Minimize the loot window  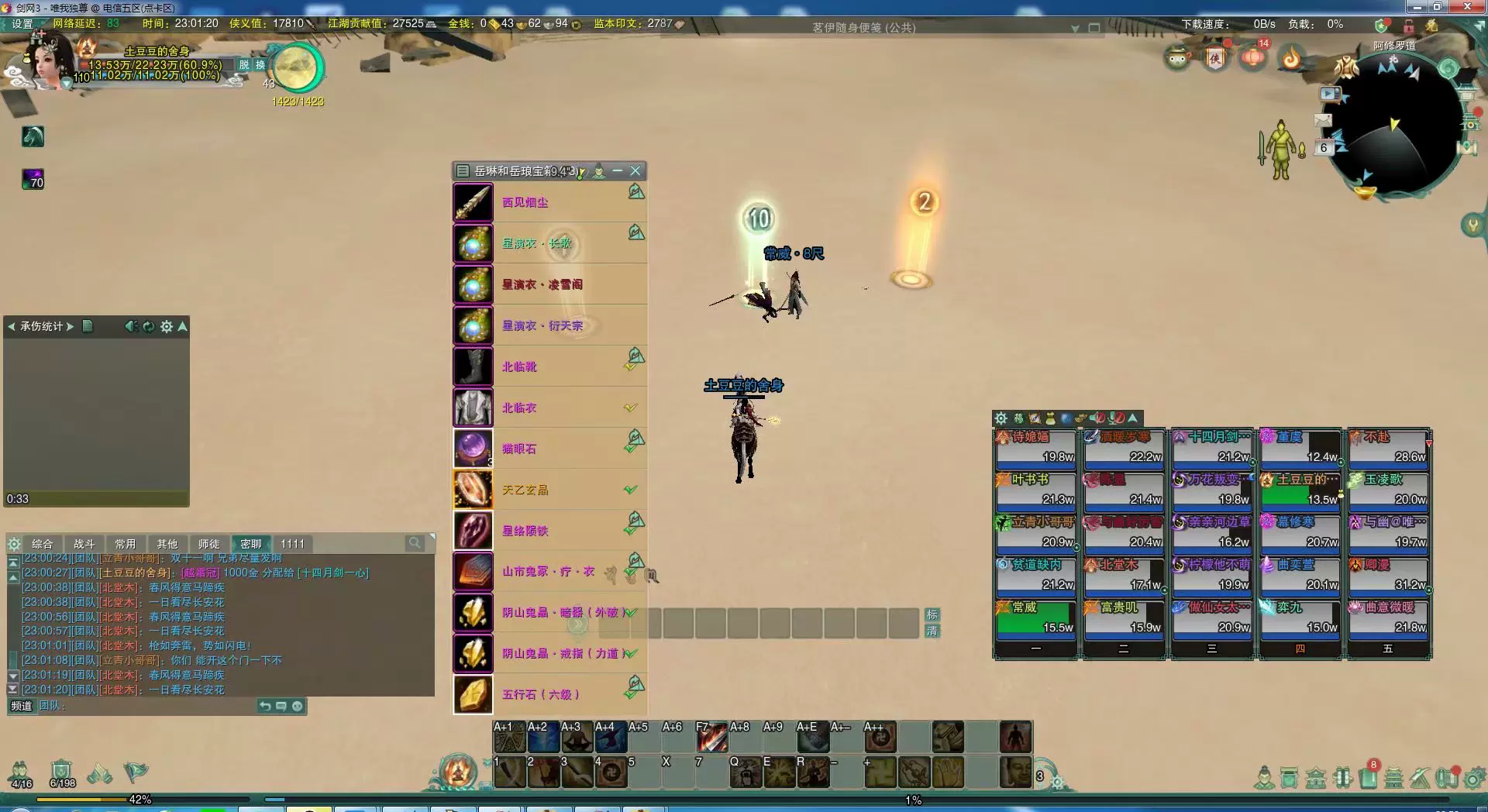pyautogui.click(x=618, y=170)
